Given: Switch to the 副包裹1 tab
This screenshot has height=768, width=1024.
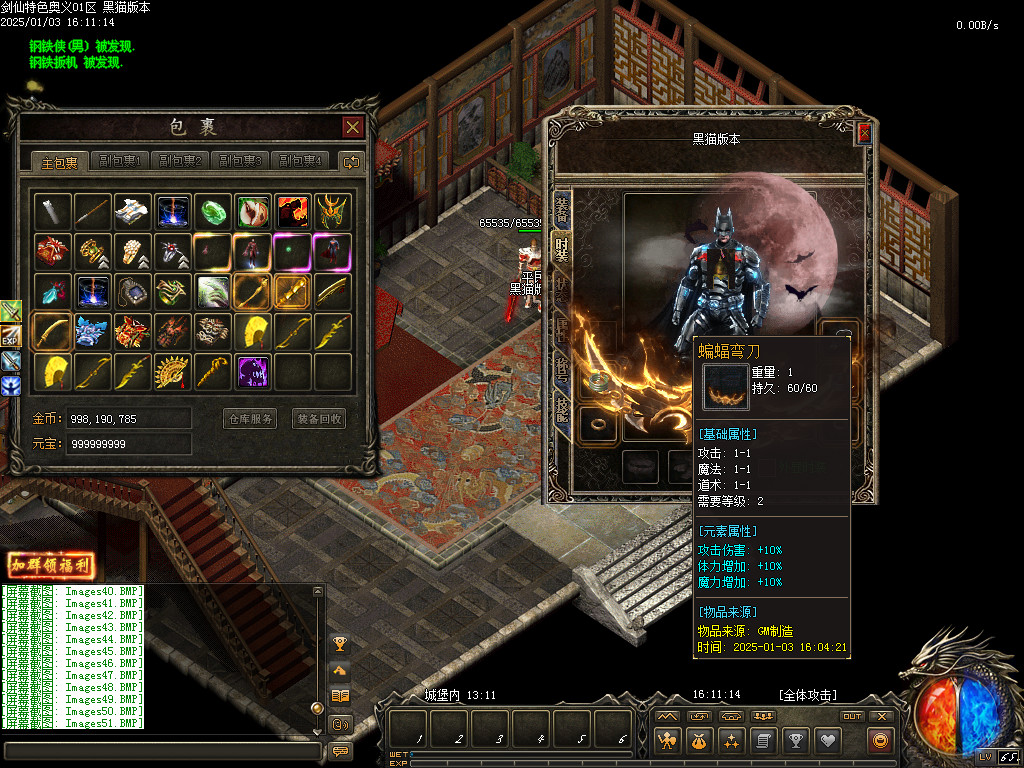Looking at the screenshot, I should (119, 161).
